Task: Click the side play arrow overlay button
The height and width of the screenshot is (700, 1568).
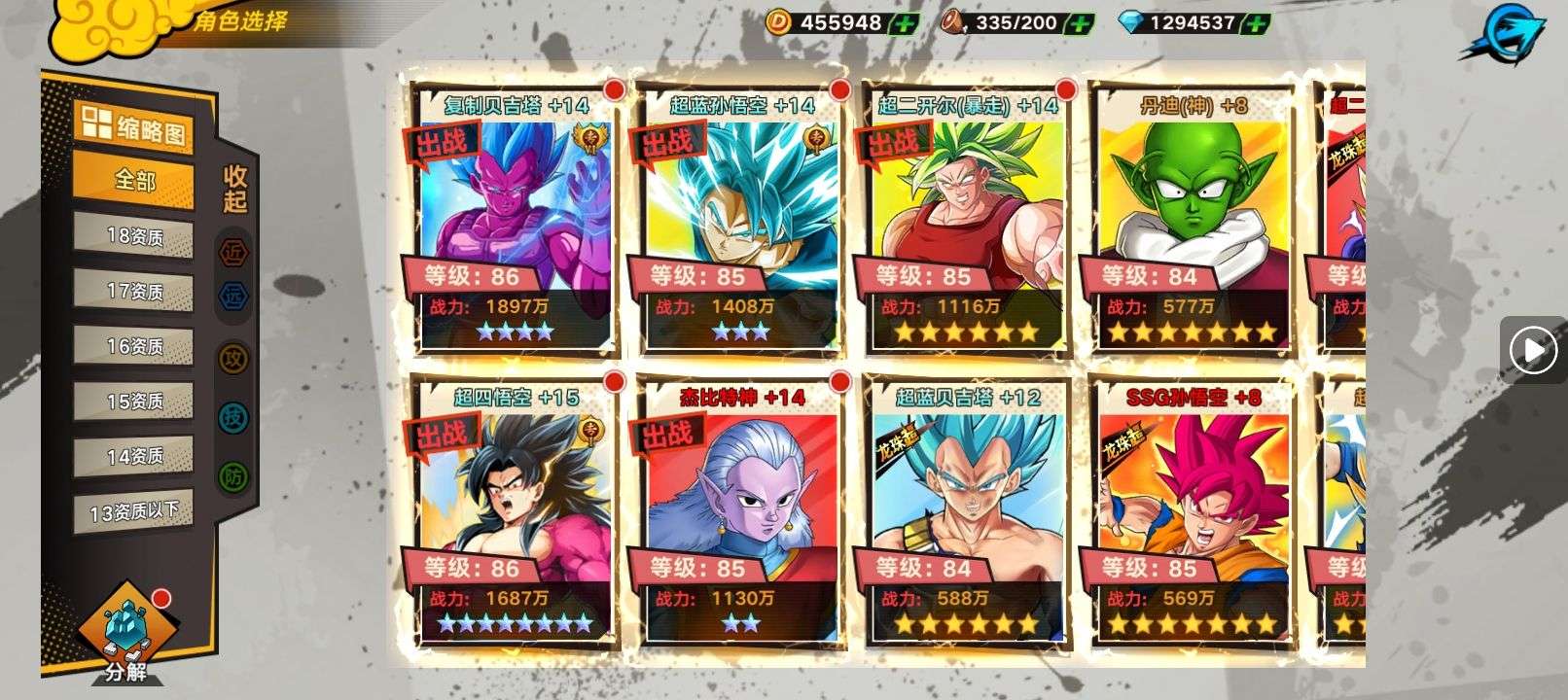Action: point(1534,349)
